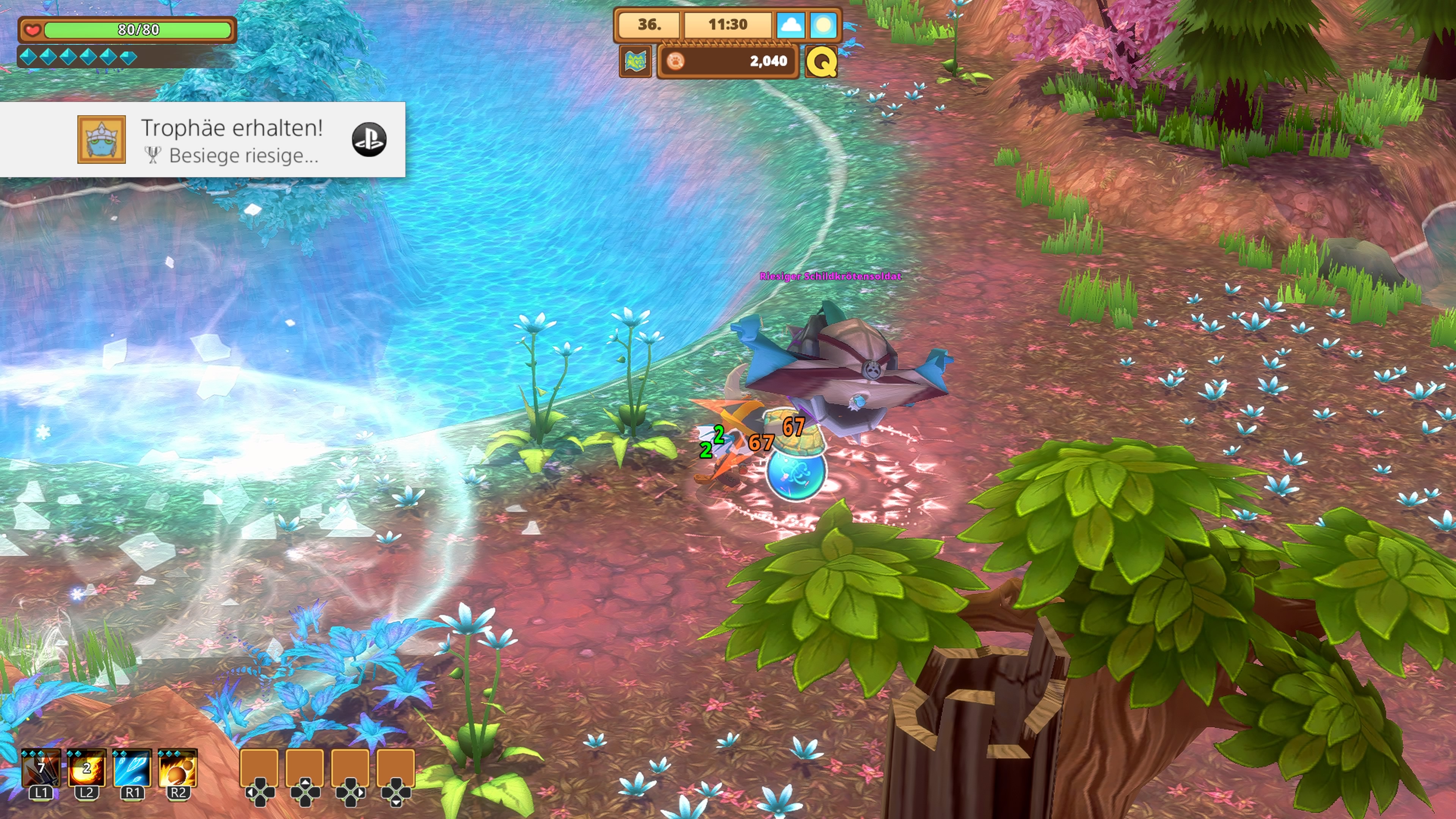Screen dimensions: 1456x819
Task: Use the ice shards ability
Action: coord(132,769)
